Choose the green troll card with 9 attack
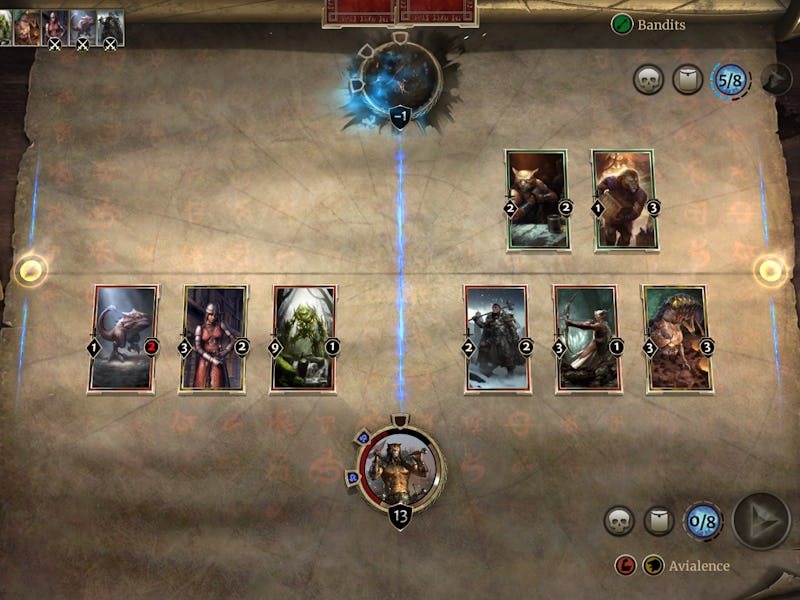The image size is (800, 600). (304, 337)
